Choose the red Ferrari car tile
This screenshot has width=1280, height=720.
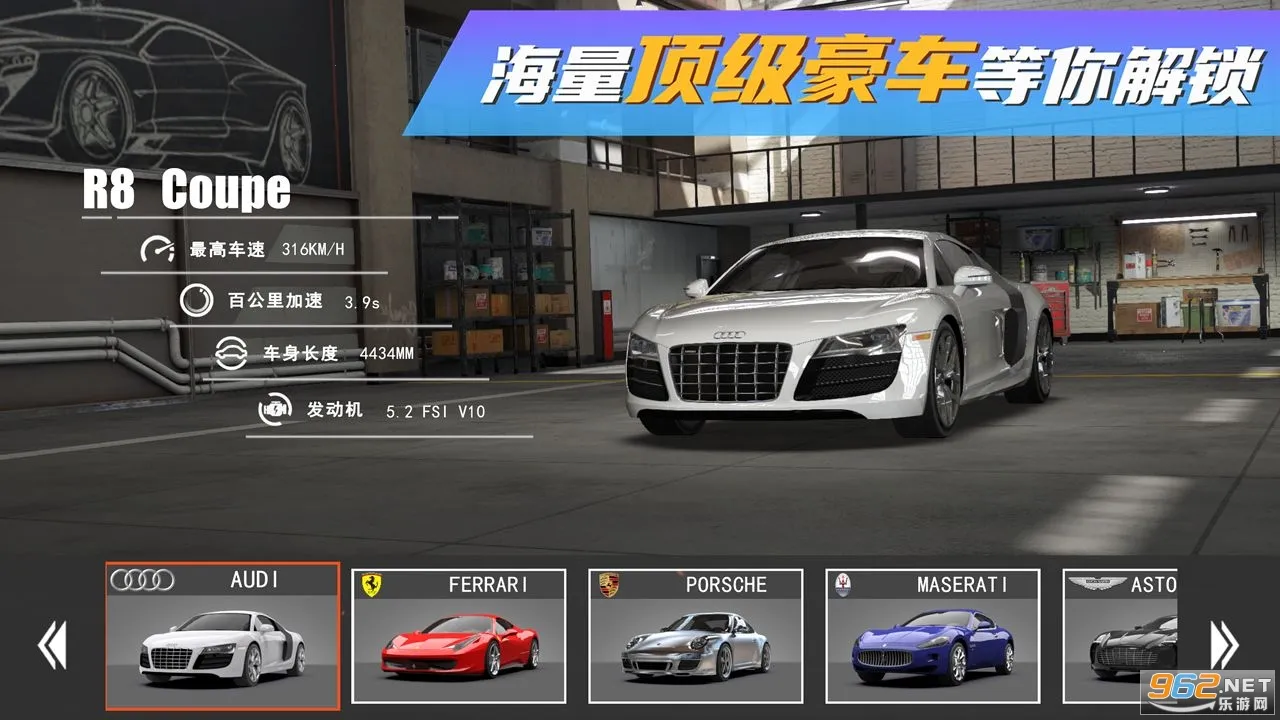pyautogui.click(x=459, y=636)
